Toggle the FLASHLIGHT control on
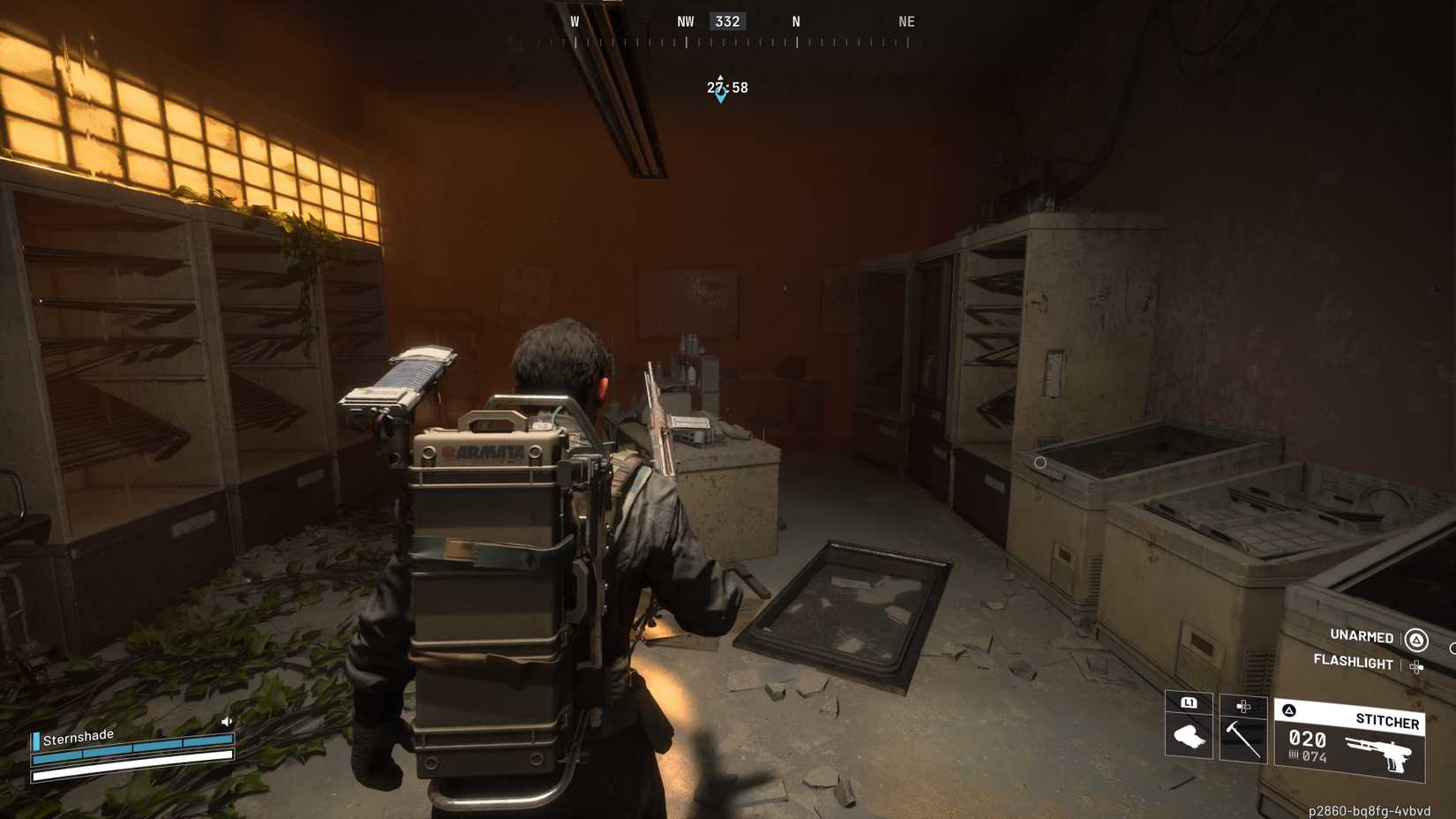The width and height of the screenshot is (1456, 819). (1352, 664)
